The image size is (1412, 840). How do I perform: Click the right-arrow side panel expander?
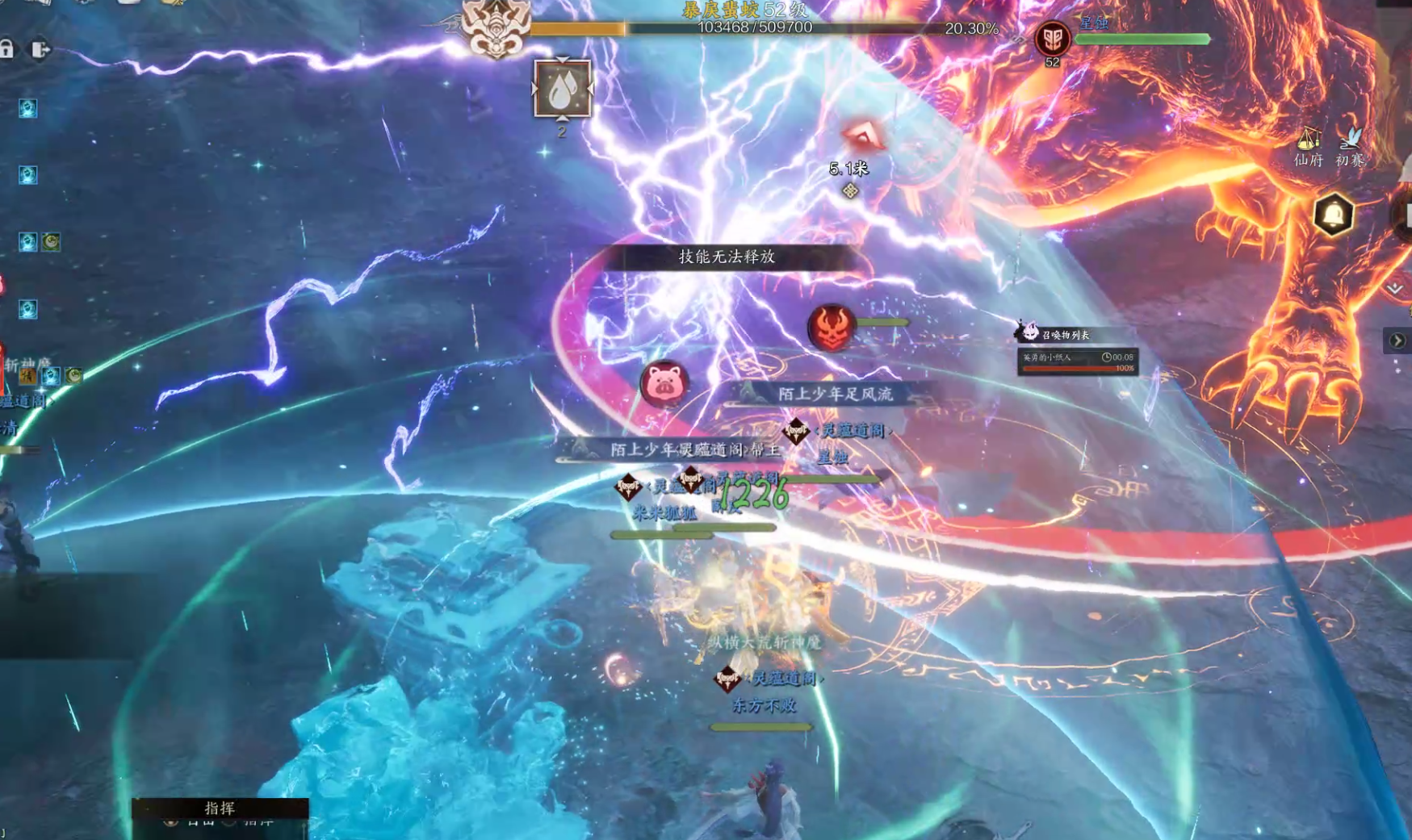[1397, 341]
